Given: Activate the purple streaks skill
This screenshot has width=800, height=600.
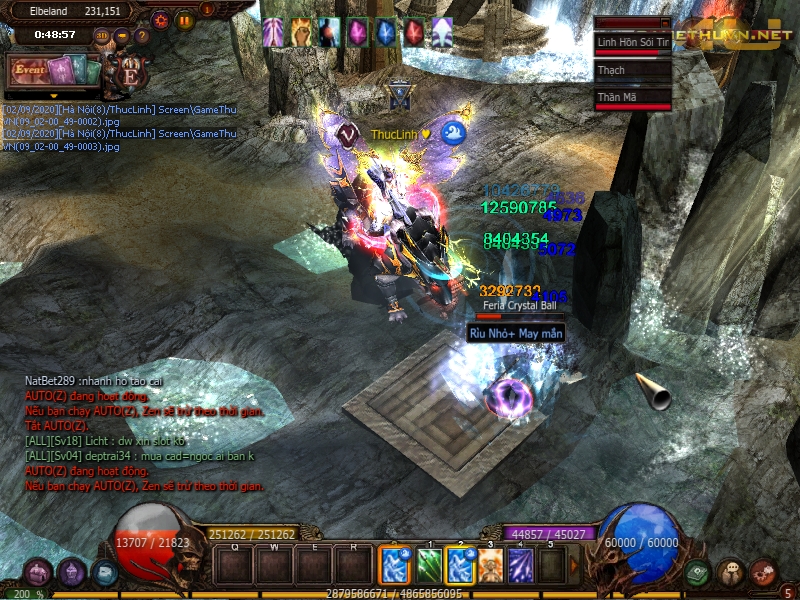Looking at the screenshot, I should pyautogui.click(x=521, y=566).
